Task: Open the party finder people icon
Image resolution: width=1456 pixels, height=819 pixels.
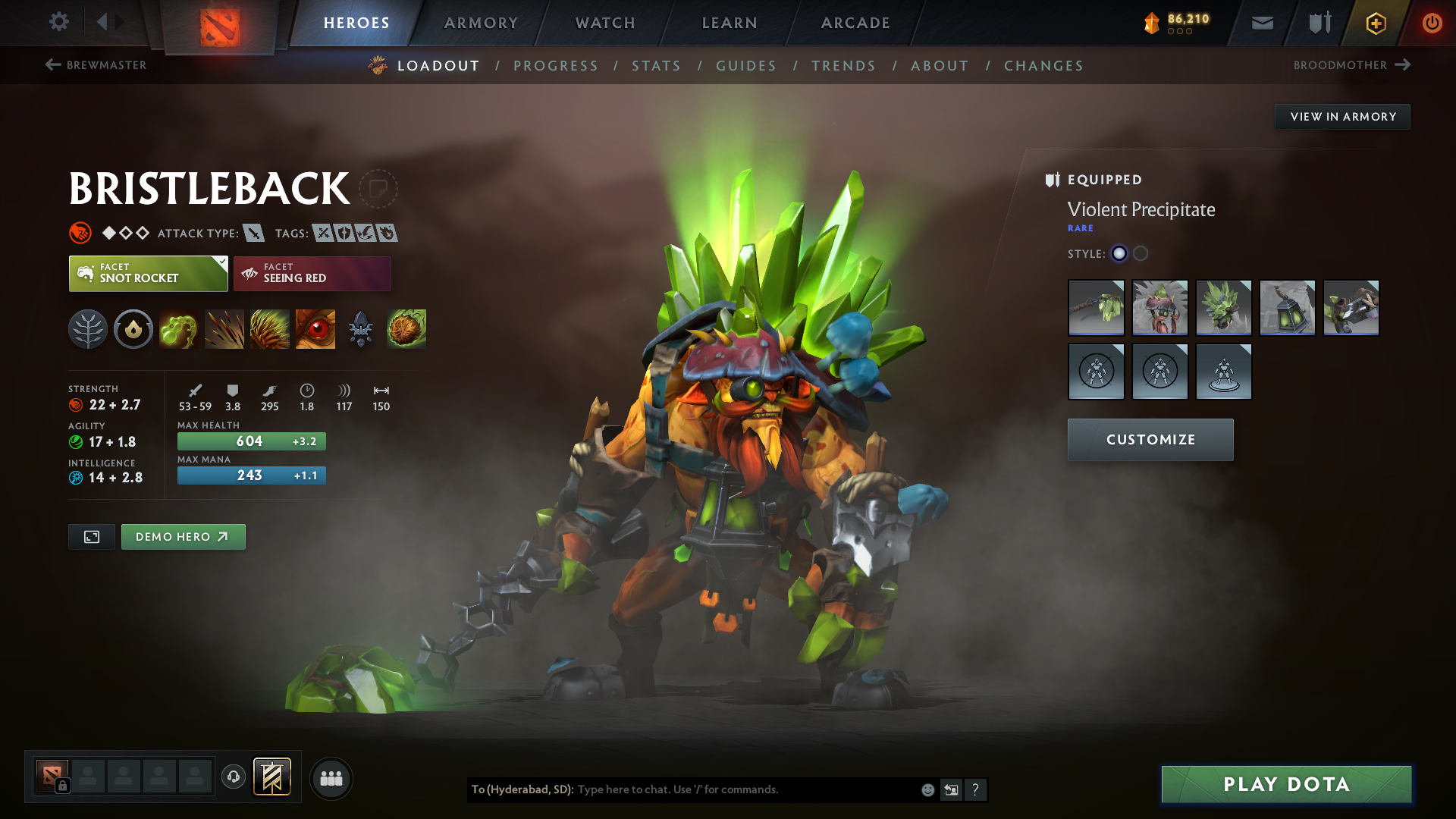Action: pyautogui.click(x=331, y=778)
